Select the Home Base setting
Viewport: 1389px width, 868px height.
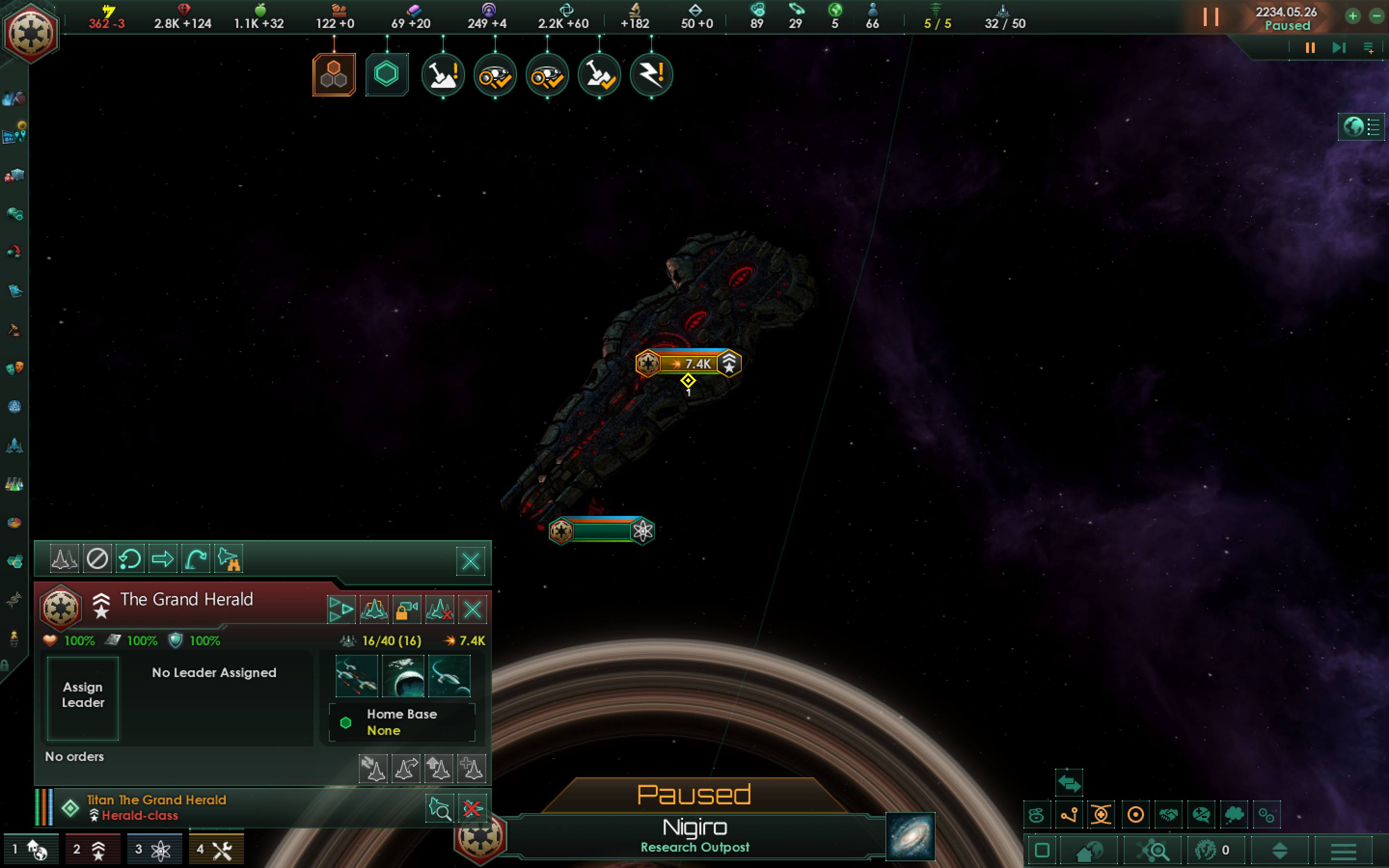coord(402,721)
